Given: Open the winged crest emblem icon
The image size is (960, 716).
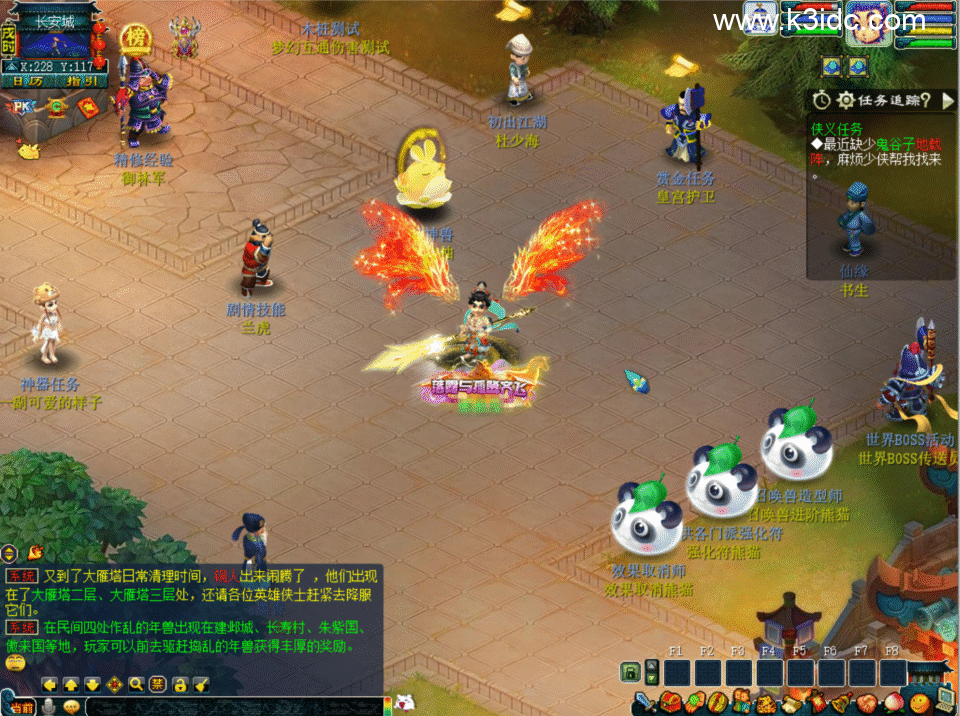Looking at the screenshot, I should pyautogui.click(x=183, y=37).
